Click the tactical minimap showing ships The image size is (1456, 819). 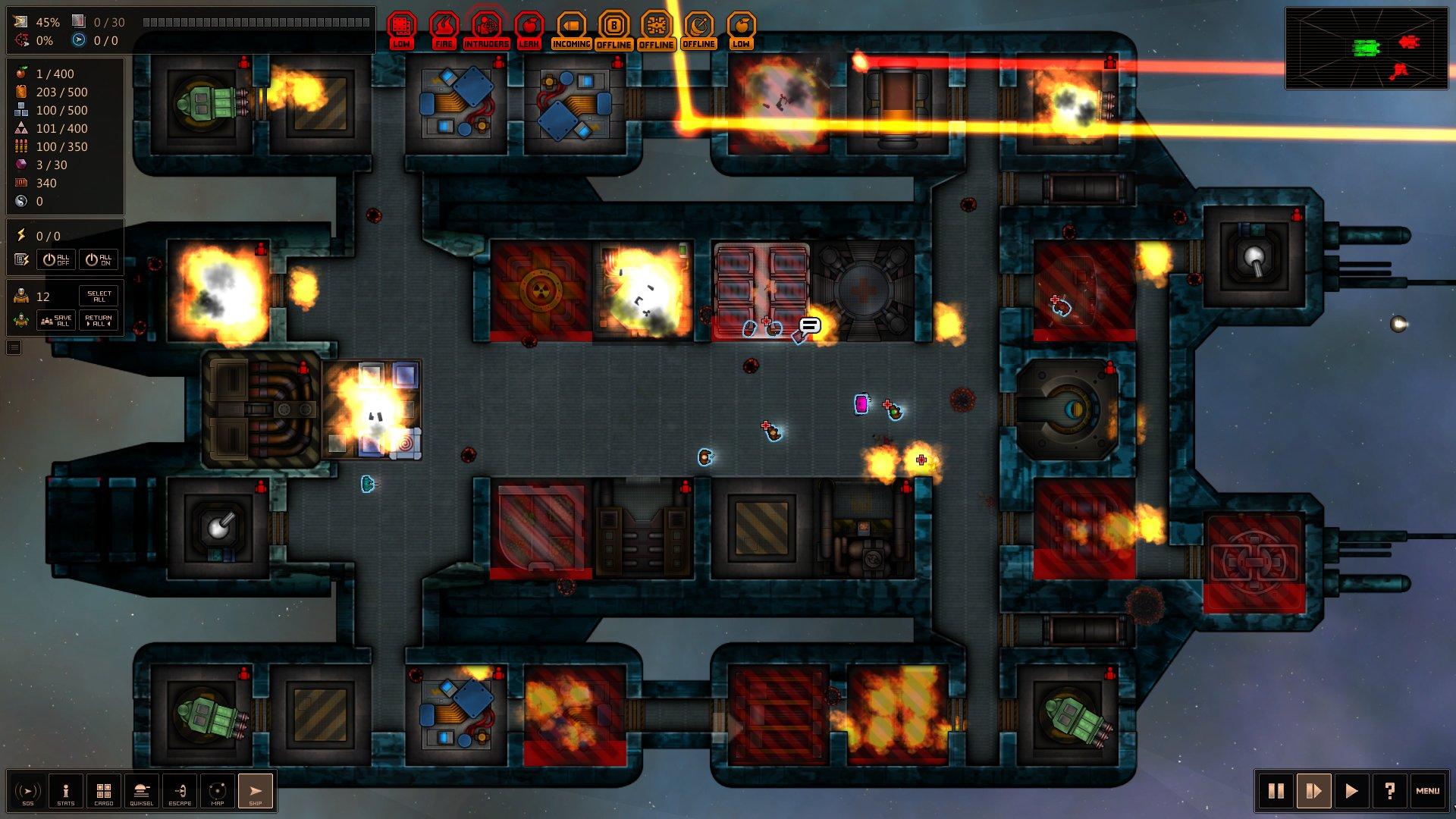pyautogui.click(x=1367, y=49)
